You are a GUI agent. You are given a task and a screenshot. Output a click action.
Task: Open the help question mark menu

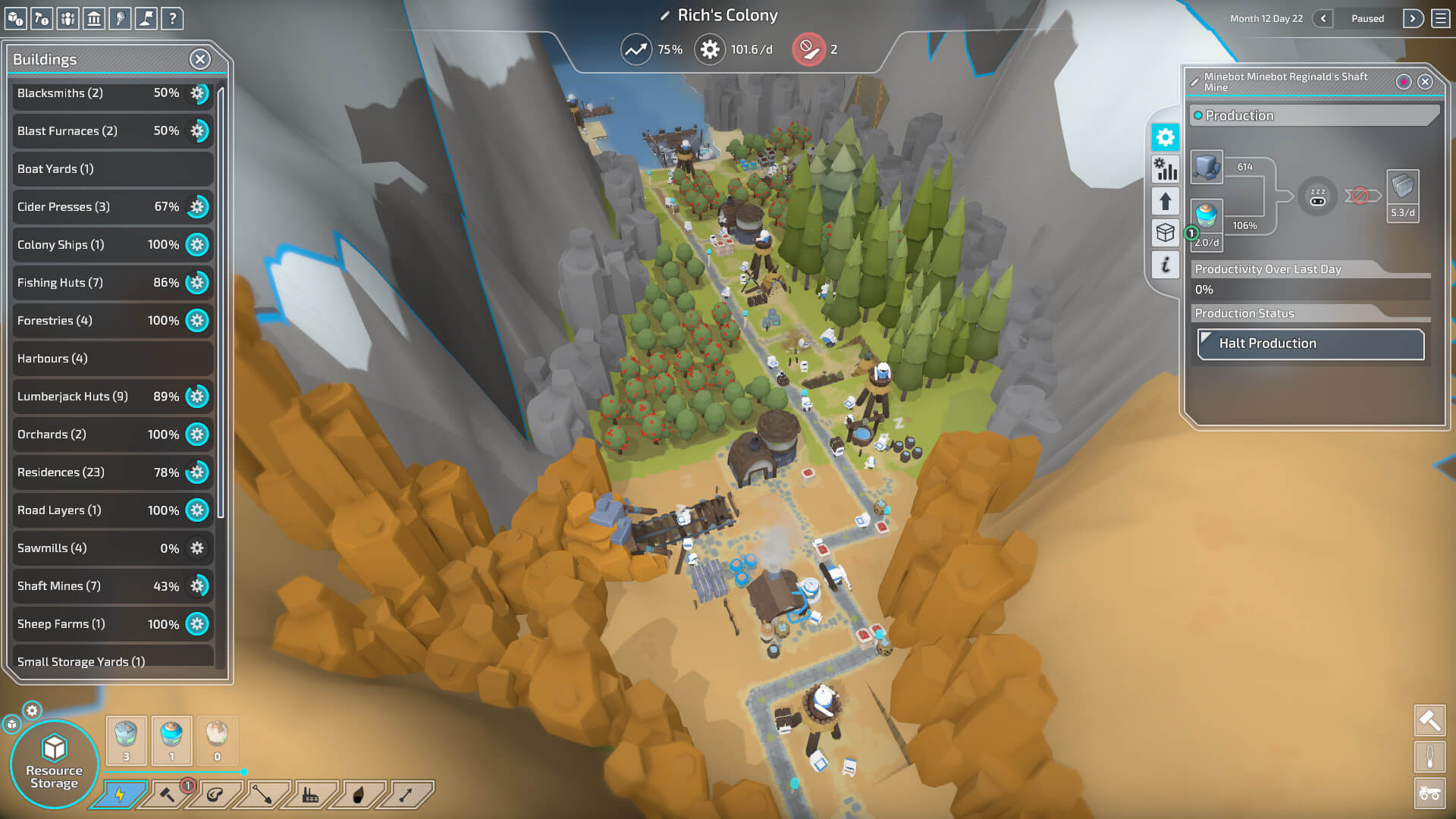coord(172,18)
